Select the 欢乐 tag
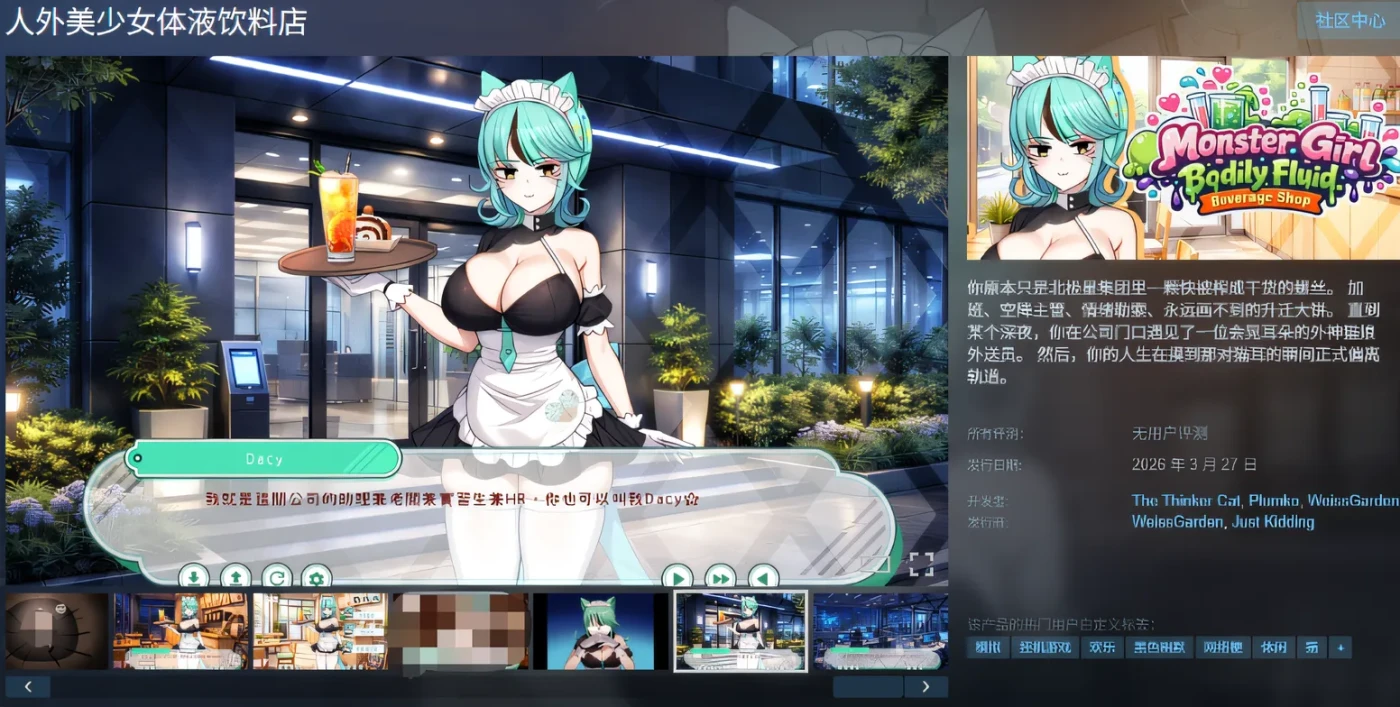The width and height of the screenshot is (1400, 707). (1101, 648)
